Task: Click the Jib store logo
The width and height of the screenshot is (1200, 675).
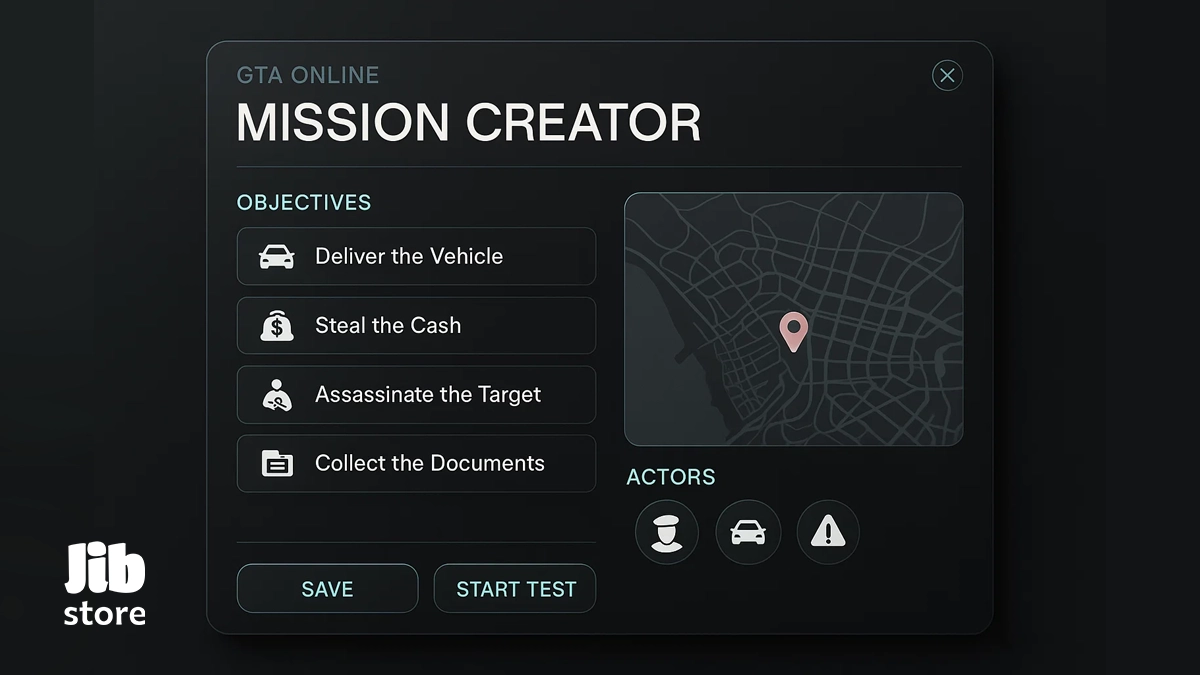Action: pyautogui.click(x=105, y=584)
